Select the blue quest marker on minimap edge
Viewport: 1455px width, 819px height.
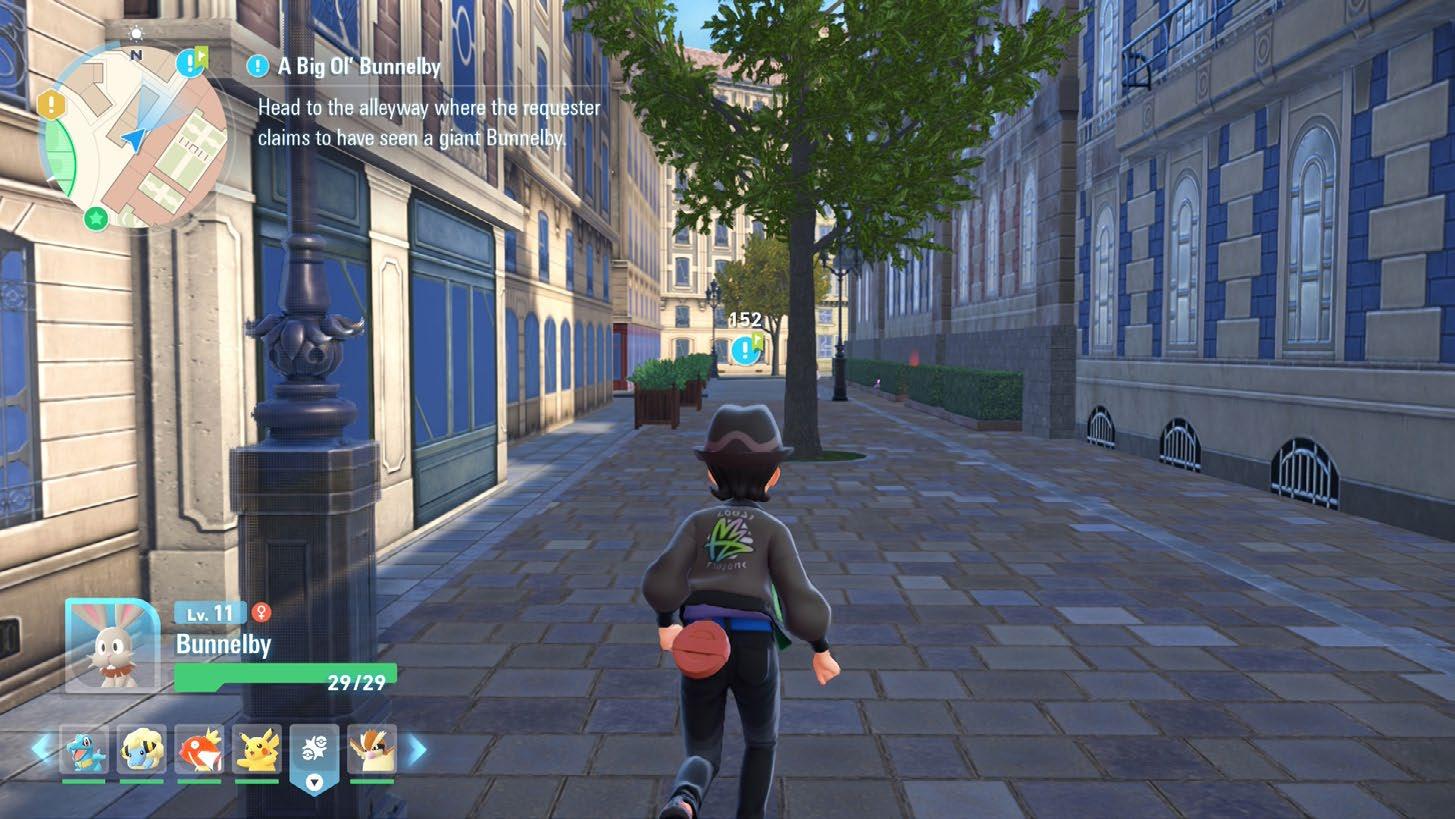point(189,63)
